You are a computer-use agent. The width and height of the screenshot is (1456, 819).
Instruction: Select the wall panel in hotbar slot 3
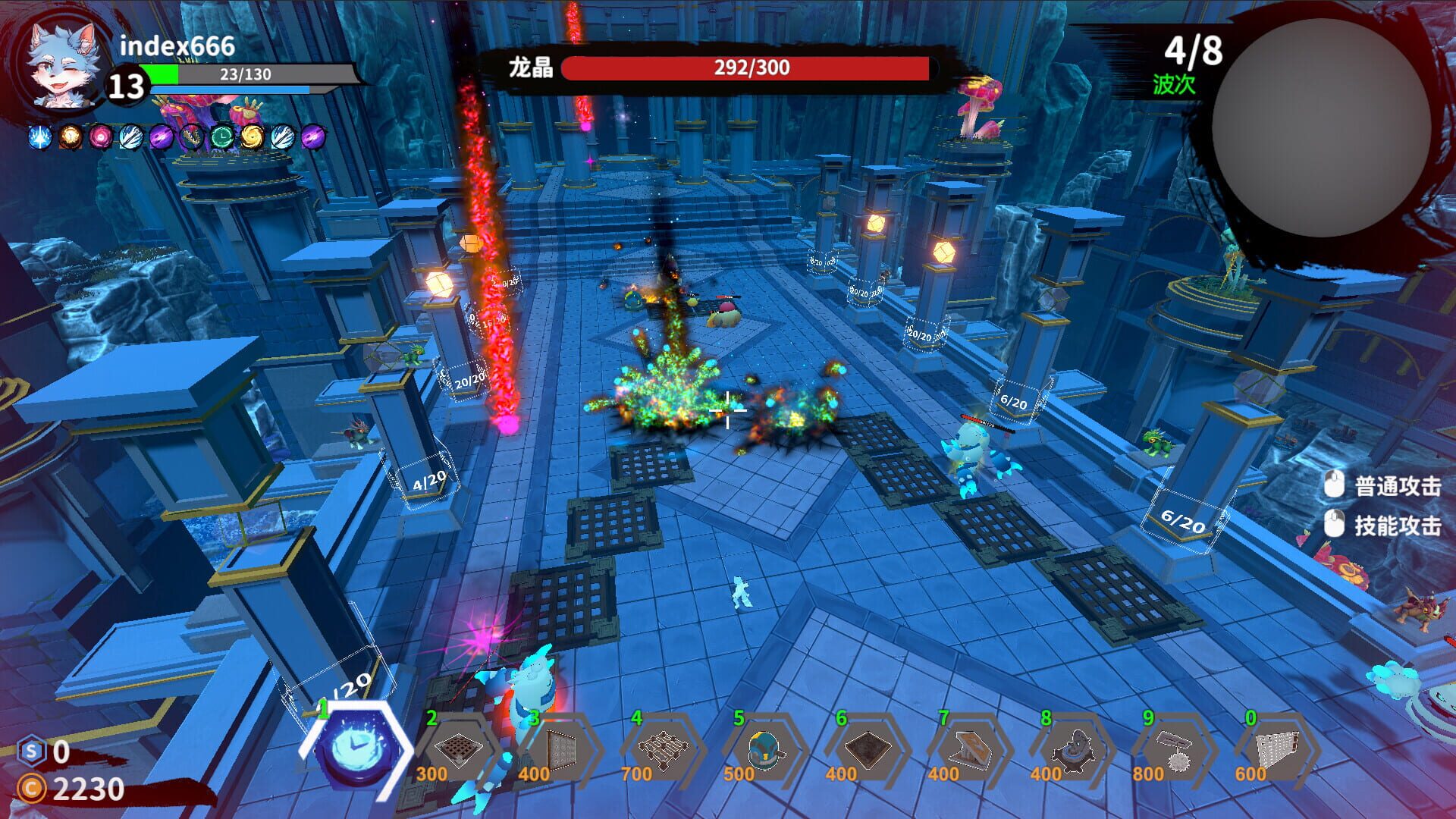coord(561,751)
